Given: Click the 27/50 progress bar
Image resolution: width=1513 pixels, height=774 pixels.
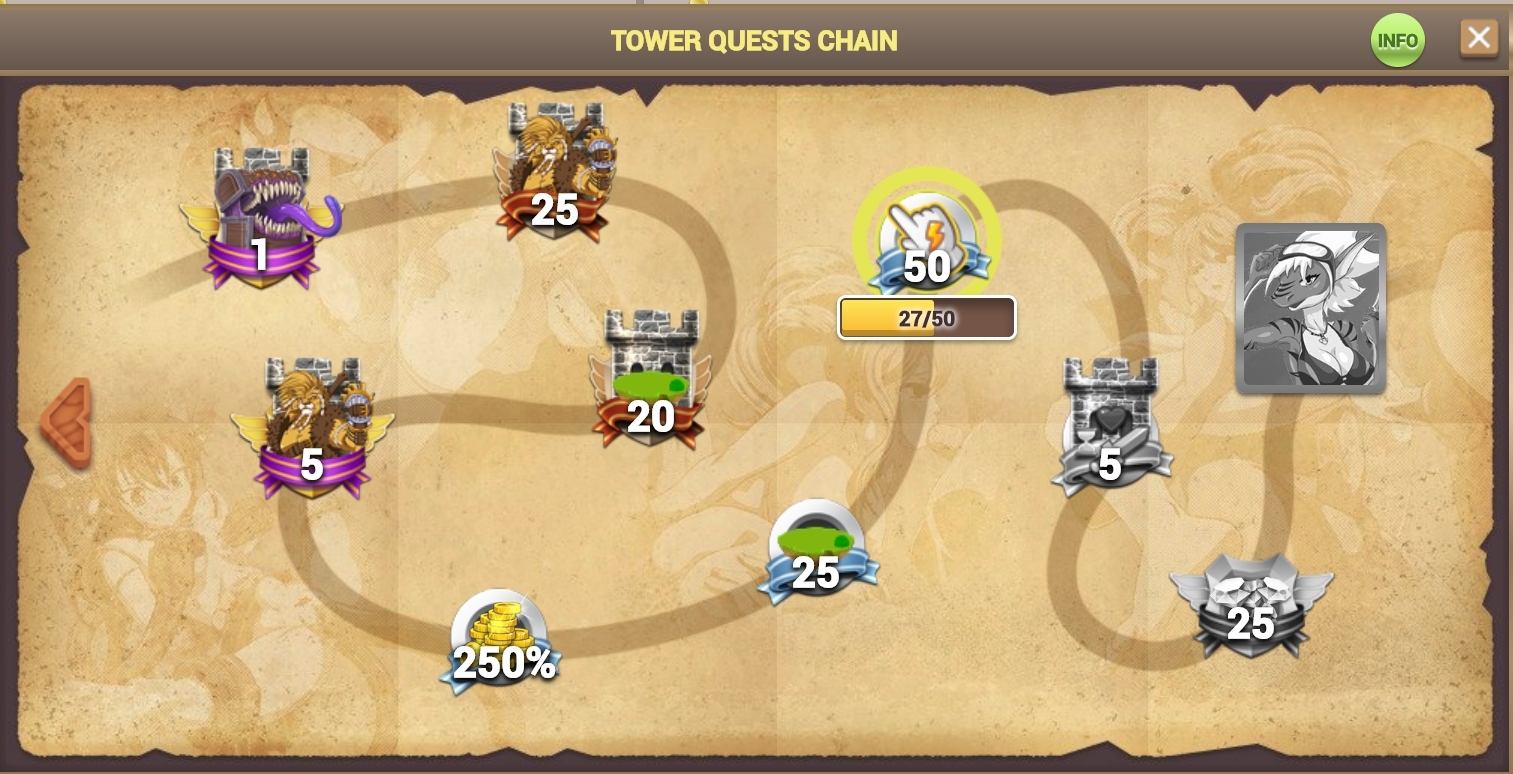Looking at the screenshot, I should coord(926,317).
